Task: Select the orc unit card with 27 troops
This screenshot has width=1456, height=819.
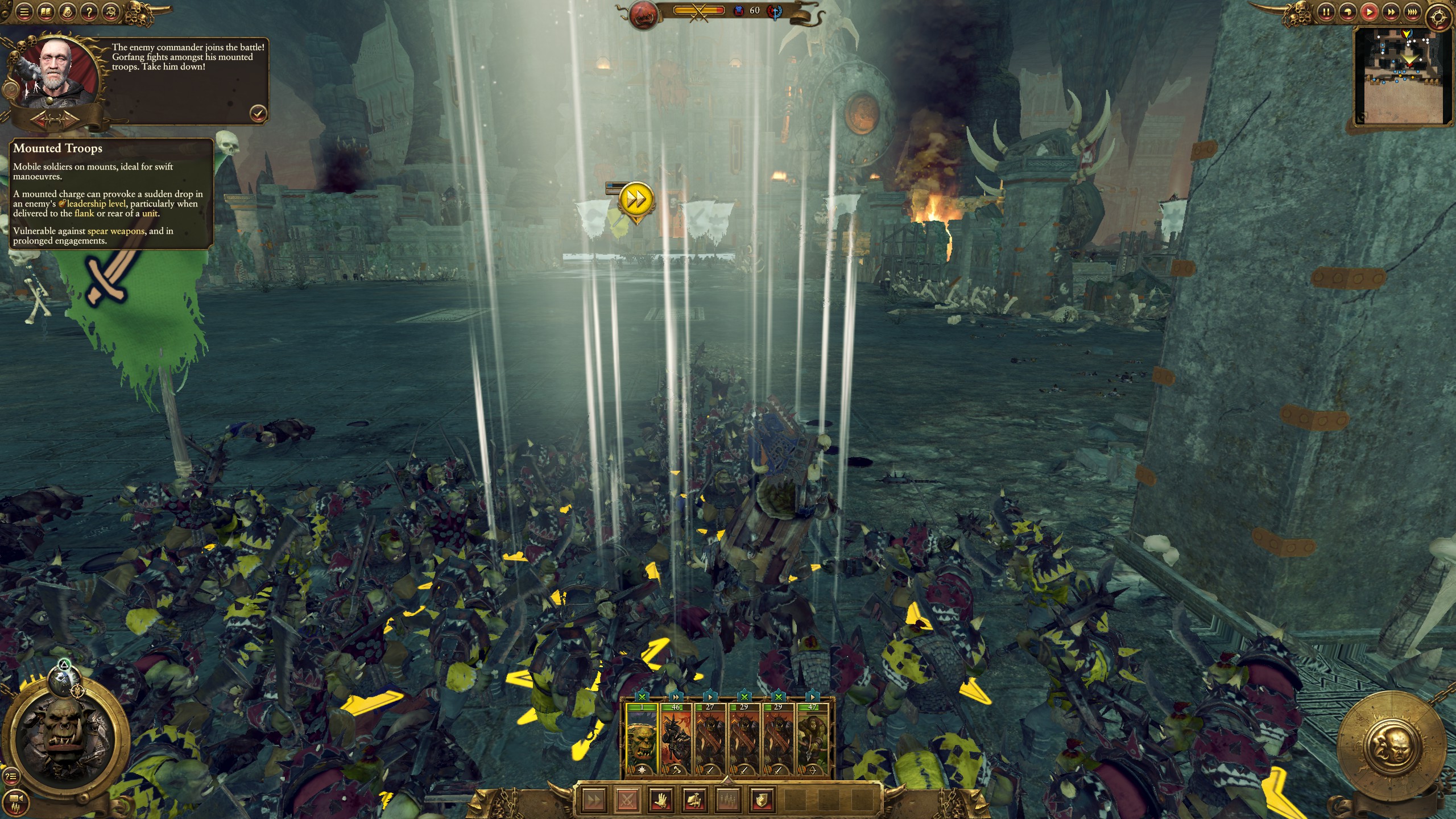Action: tap(709, 739)
